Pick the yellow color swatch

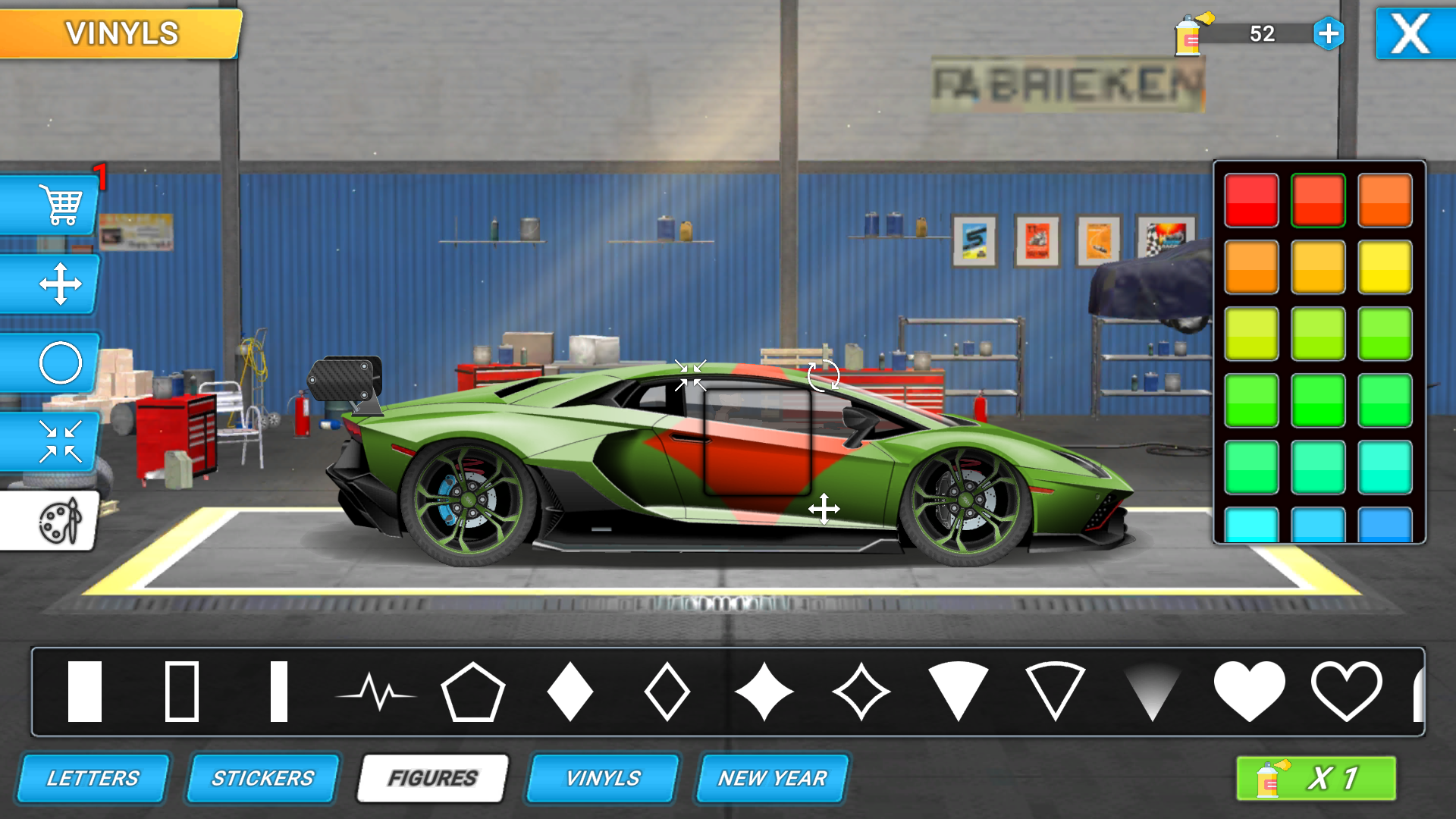[1385, 267]
